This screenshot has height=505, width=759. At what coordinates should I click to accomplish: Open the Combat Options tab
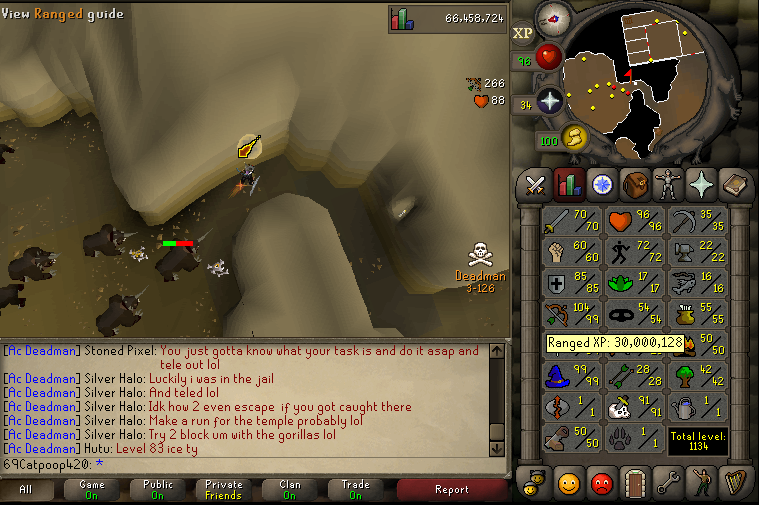click(535, 184)
